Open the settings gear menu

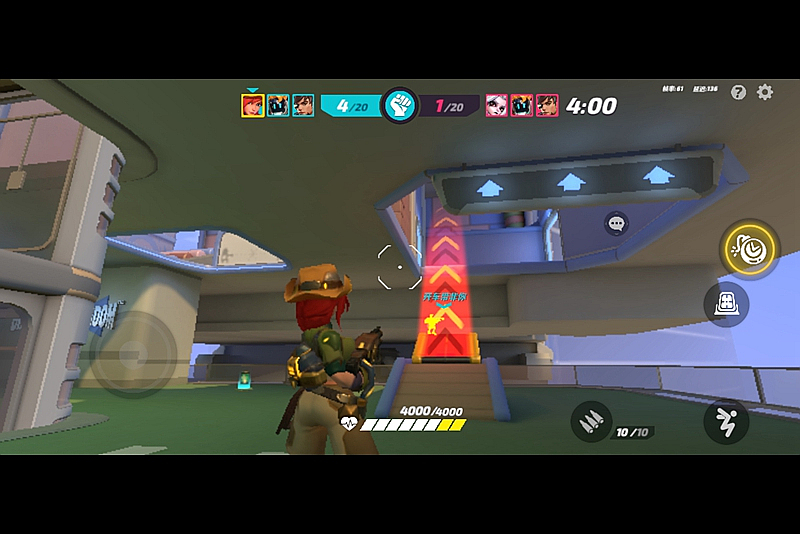(765, 92)
